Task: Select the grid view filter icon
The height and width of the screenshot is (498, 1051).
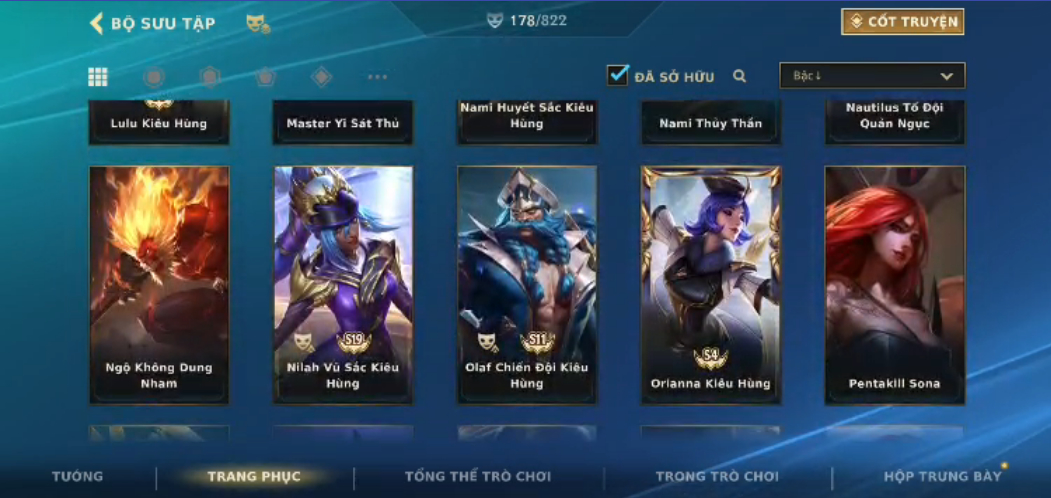Action: click(98, 77)
